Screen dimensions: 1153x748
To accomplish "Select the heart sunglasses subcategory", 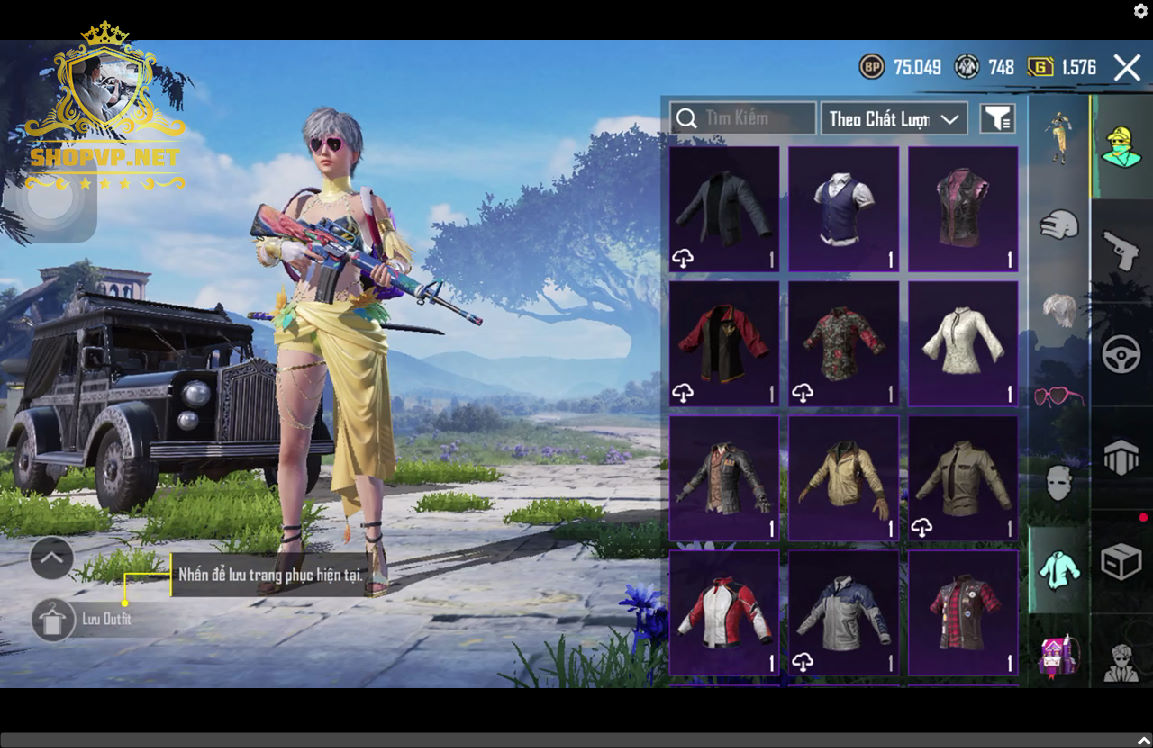I will 1058,396.
